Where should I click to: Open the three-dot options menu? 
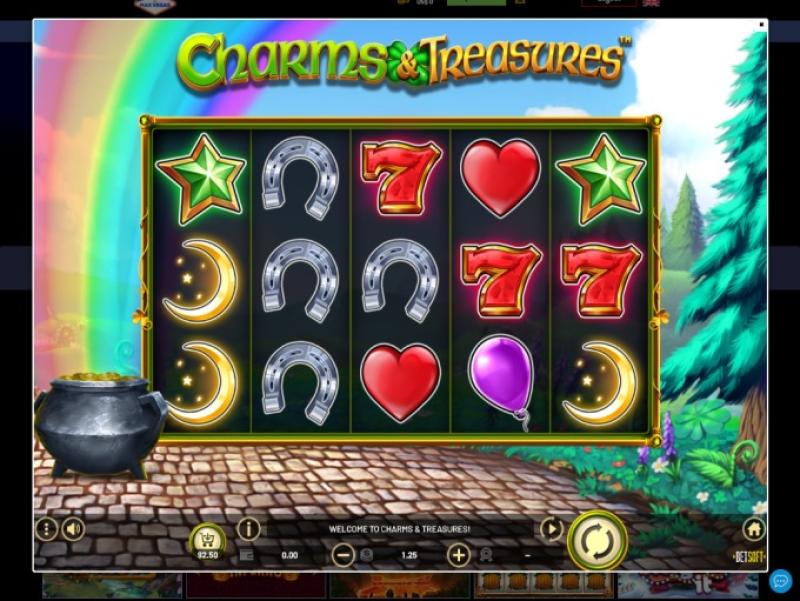(46, 529)
